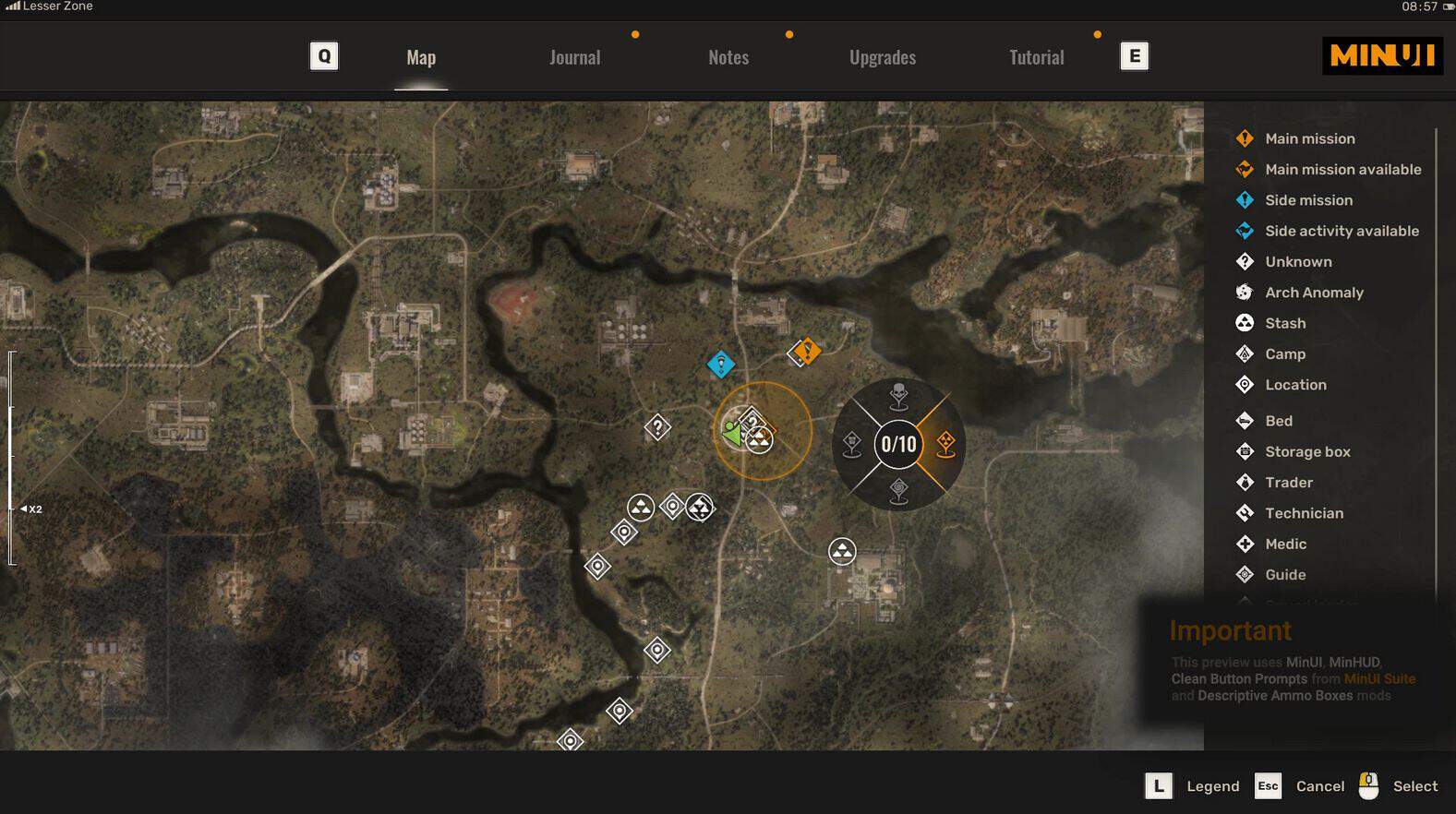1456x814 pixels.
Task: Choose Arch Anomaly in the legend
Action: (1314, 293)
